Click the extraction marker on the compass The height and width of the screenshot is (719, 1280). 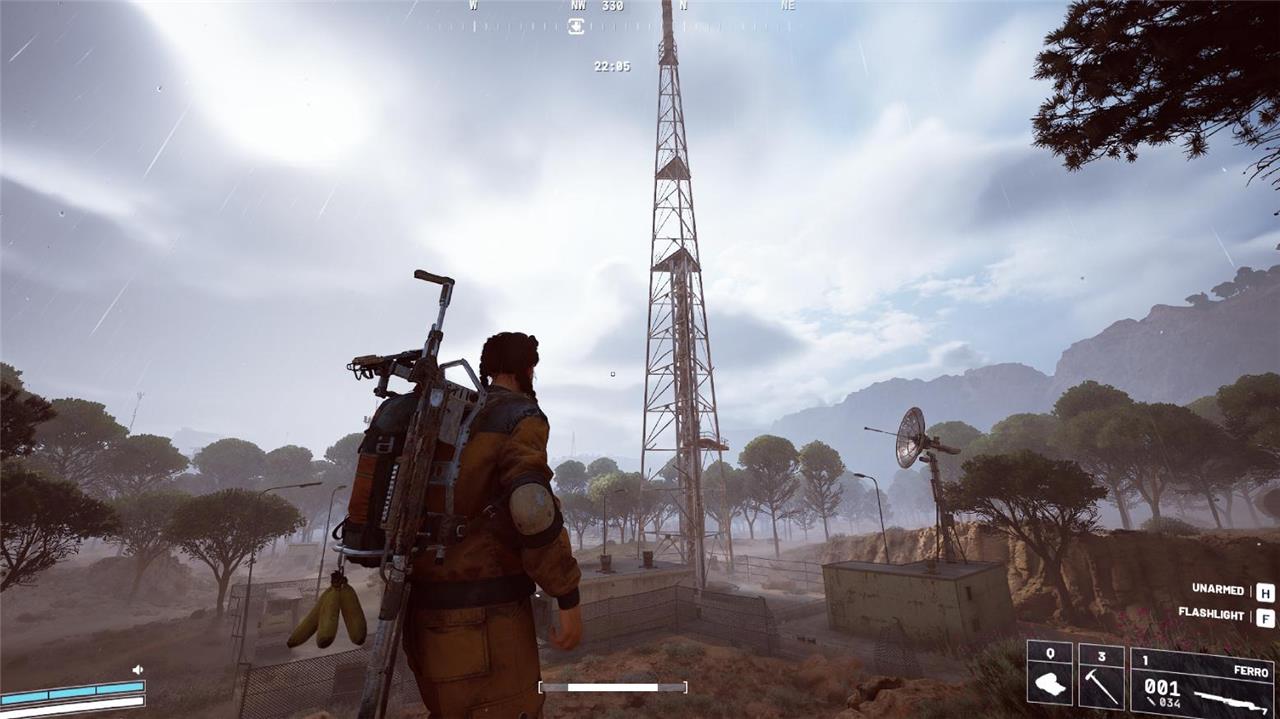click(576, 26)
